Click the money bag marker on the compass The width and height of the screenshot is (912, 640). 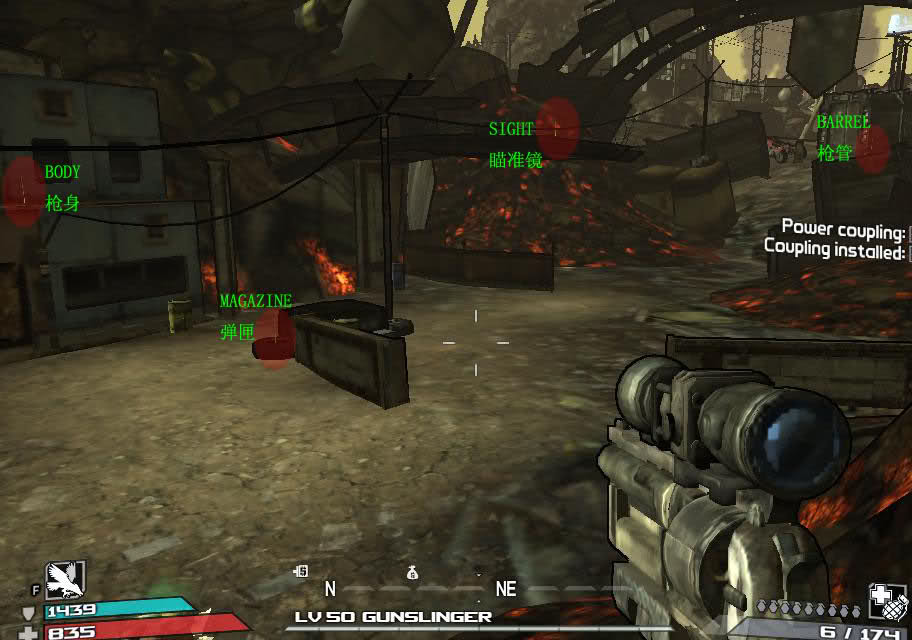412,573
